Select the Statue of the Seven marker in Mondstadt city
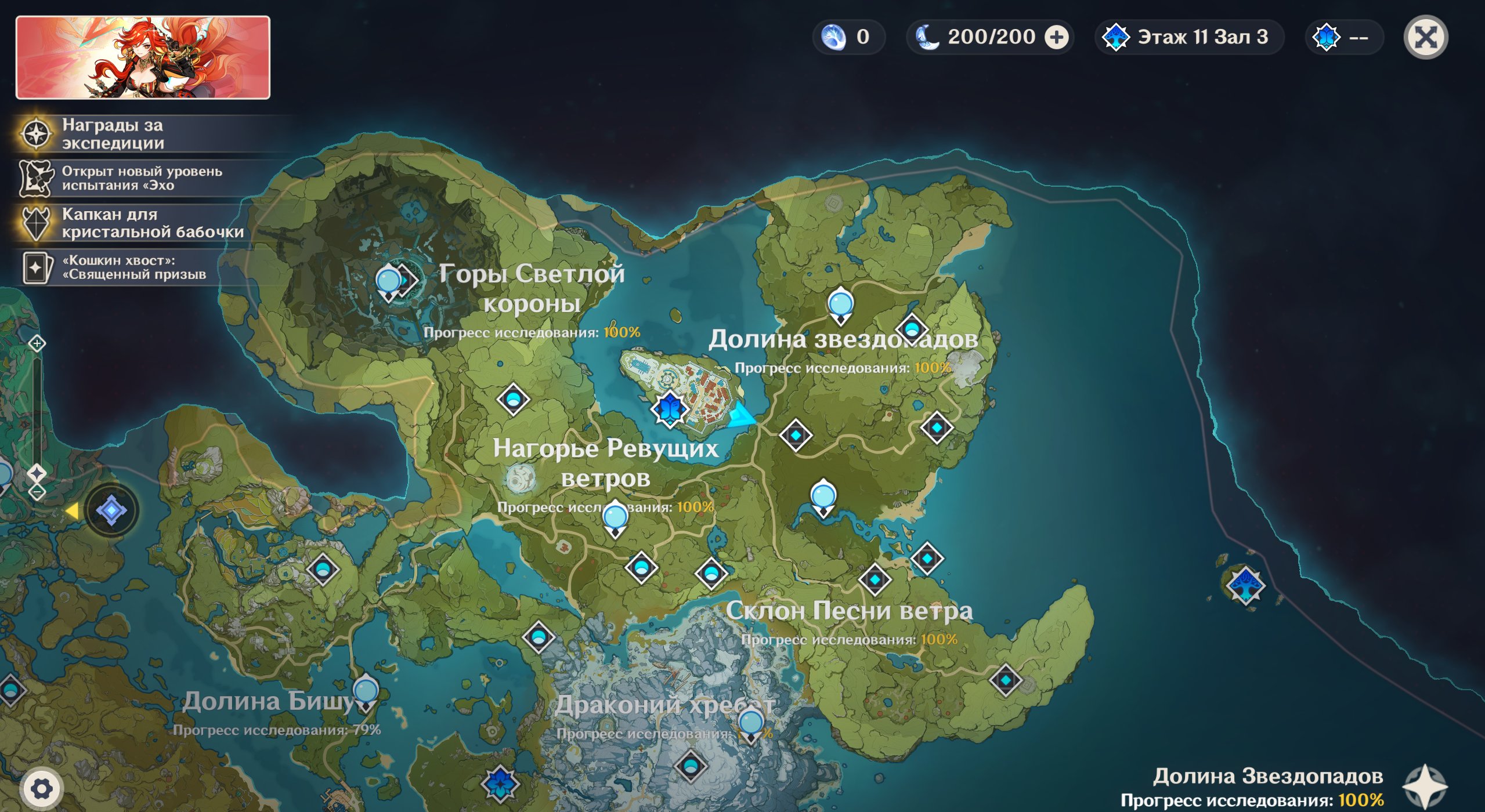The height and width of the screenshot is (812, 1485). tap(669, 409)
